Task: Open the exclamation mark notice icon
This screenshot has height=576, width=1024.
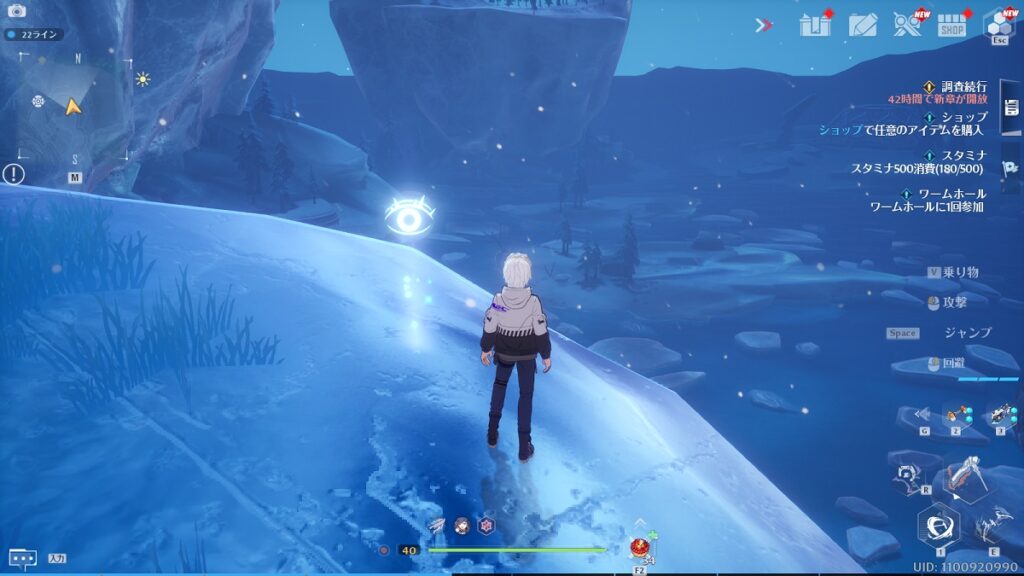Action: [x=13, y=174]
